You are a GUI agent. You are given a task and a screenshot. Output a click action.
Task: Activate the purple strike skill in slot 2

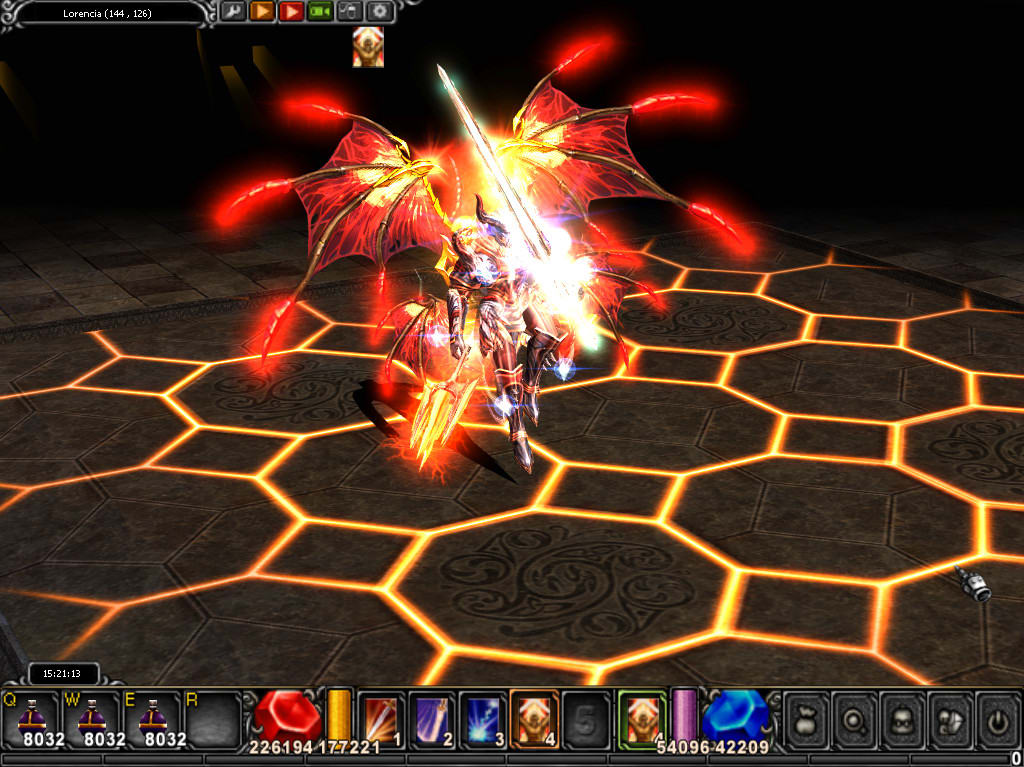[x=432, y=719]
